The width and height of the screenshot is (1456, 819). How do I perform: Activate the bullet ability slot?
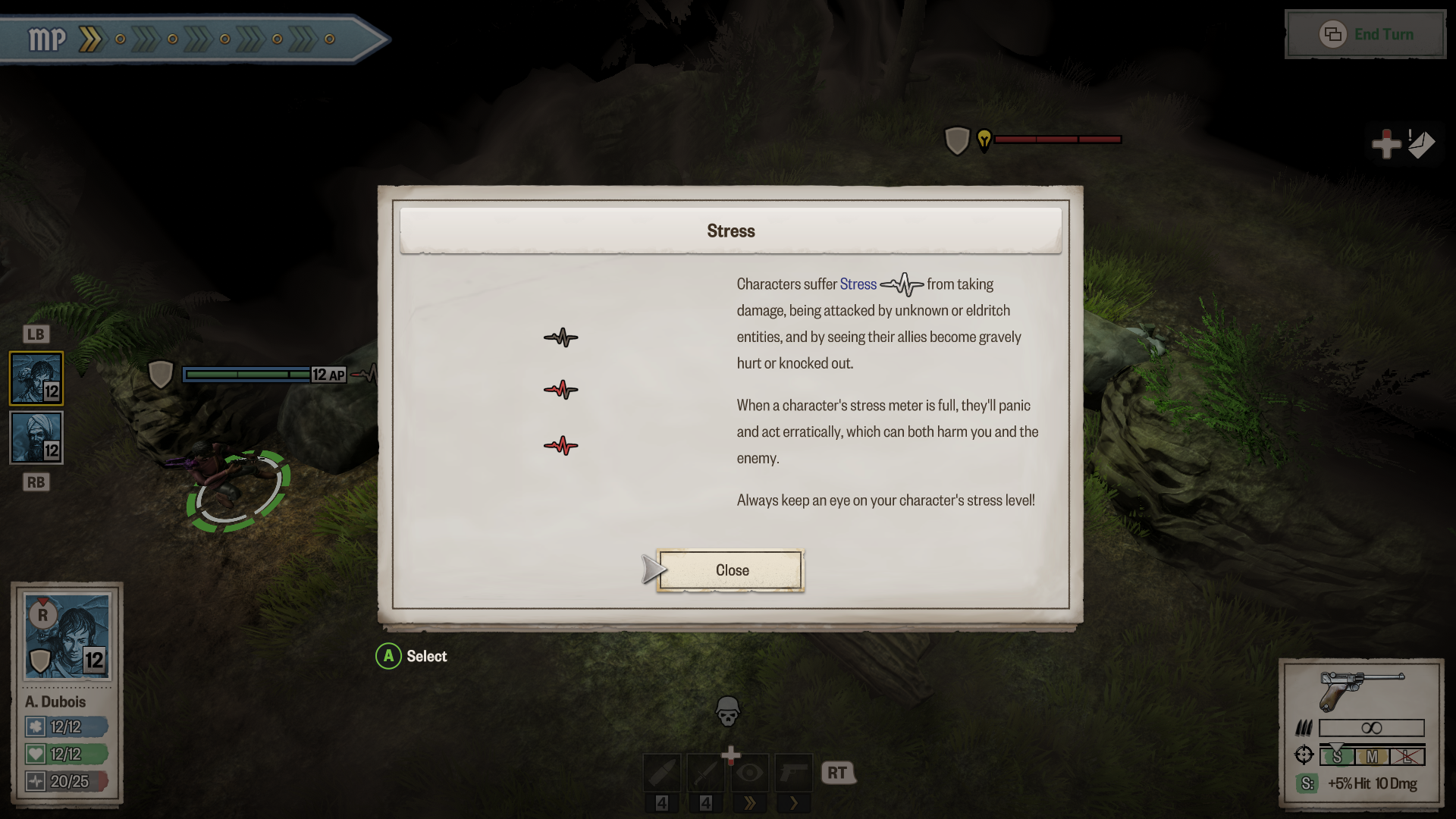coord(662,773)
